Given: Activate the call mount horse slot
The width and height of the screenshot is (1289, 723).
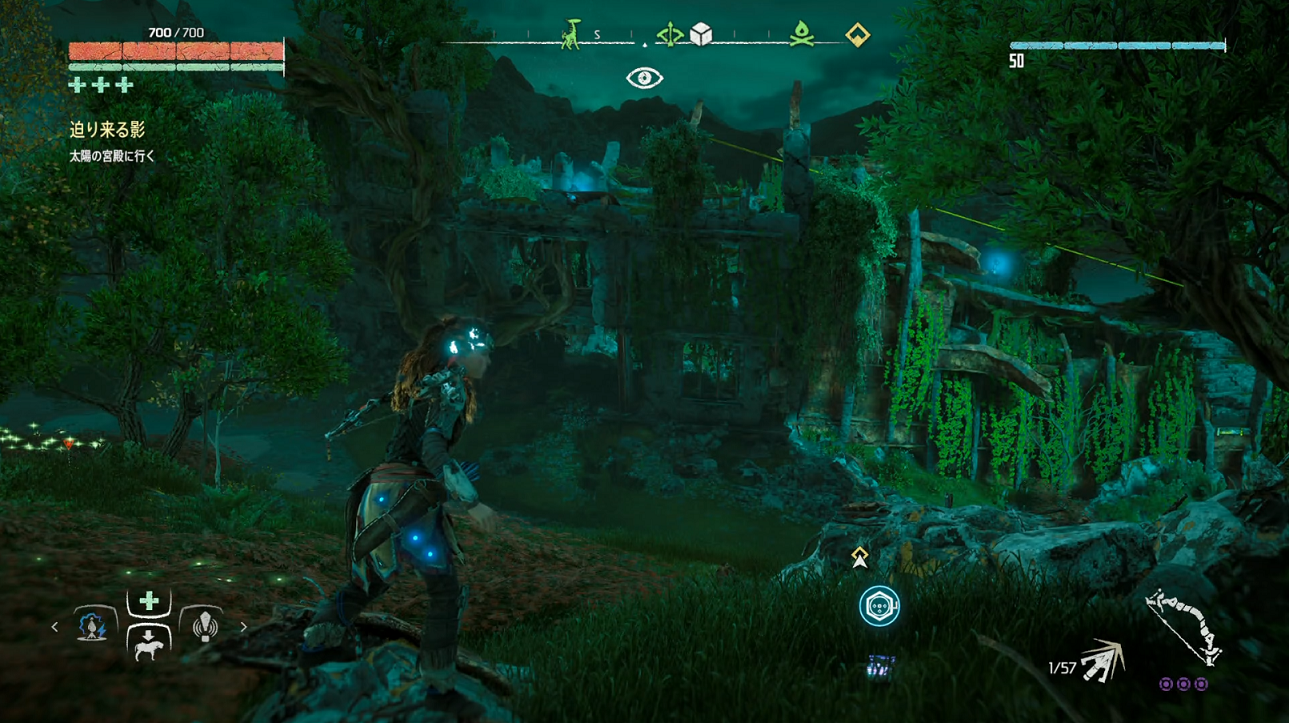Looking at the screenshot, I should pos(149,645).
